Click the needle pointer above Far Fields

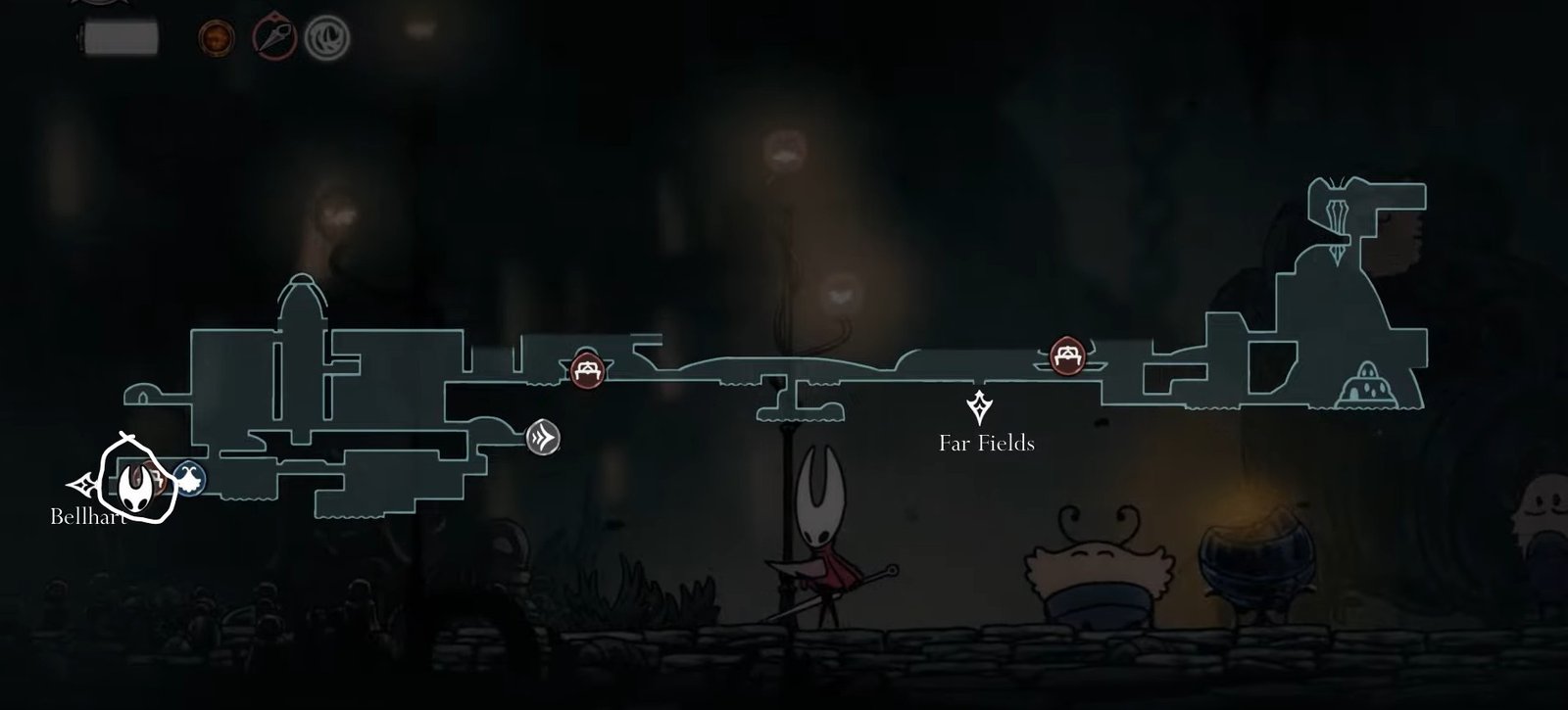pos(979,405)
